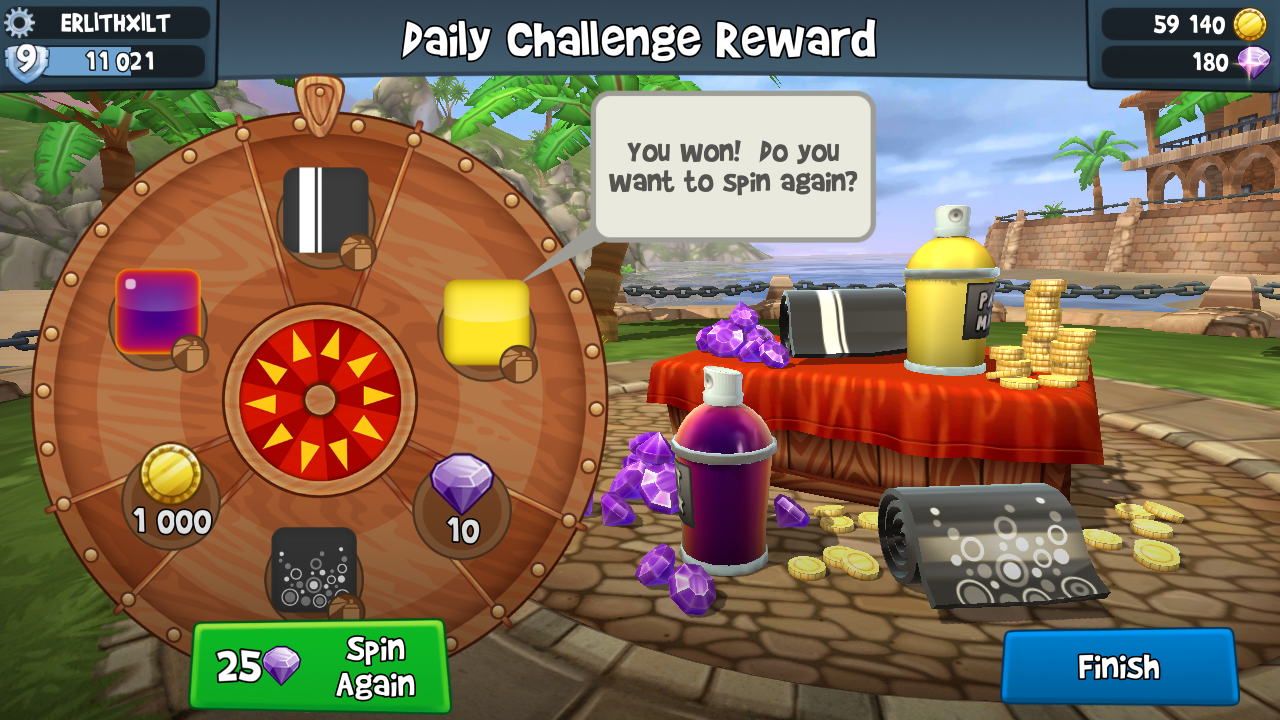The height and width of the screenshot is (720, 1280).
Task: Select the 1 000 coins wheel prize
Action: pos(172,492)
